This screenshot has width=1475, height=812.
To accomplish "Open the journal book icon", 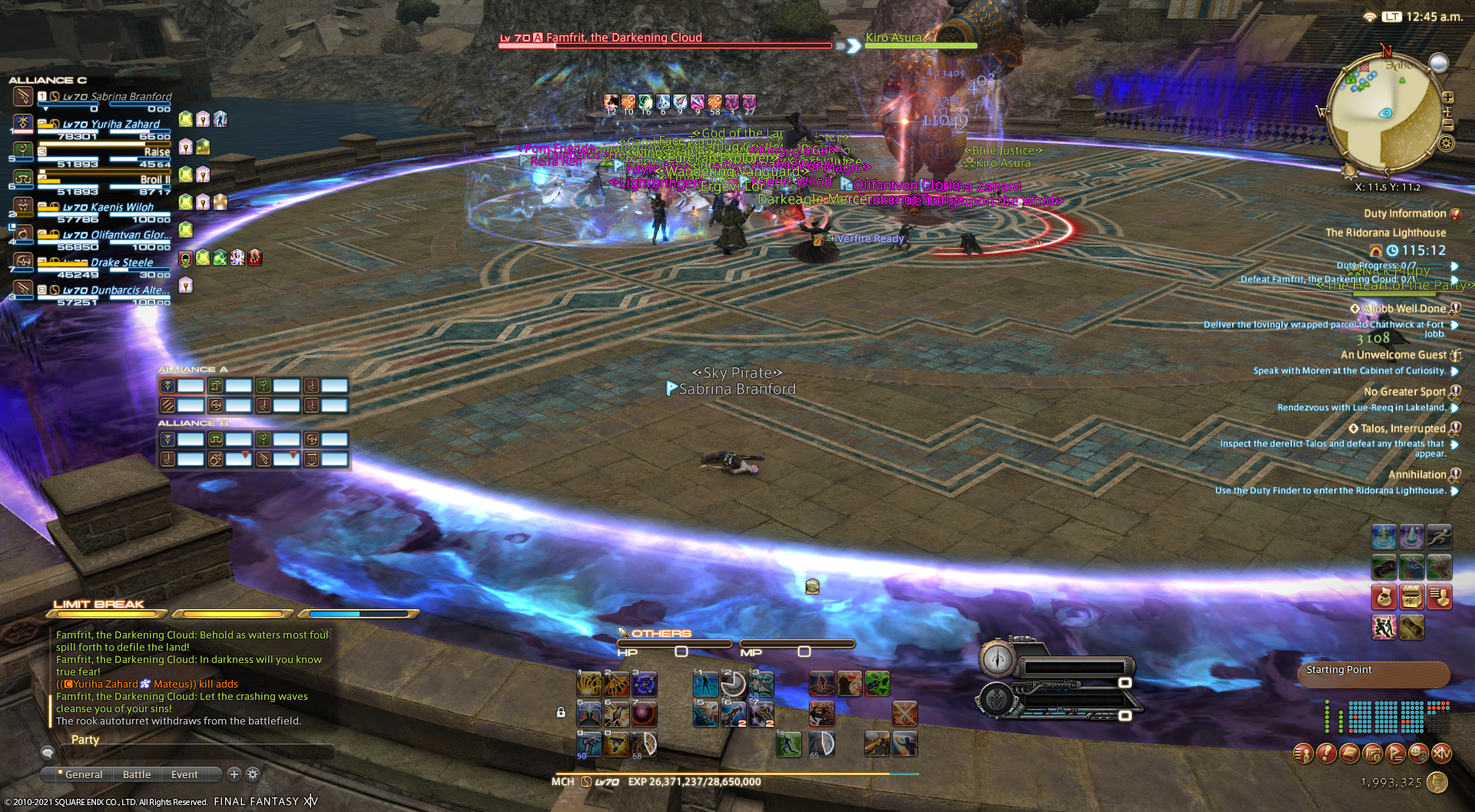I will [x=1349, y=754].
